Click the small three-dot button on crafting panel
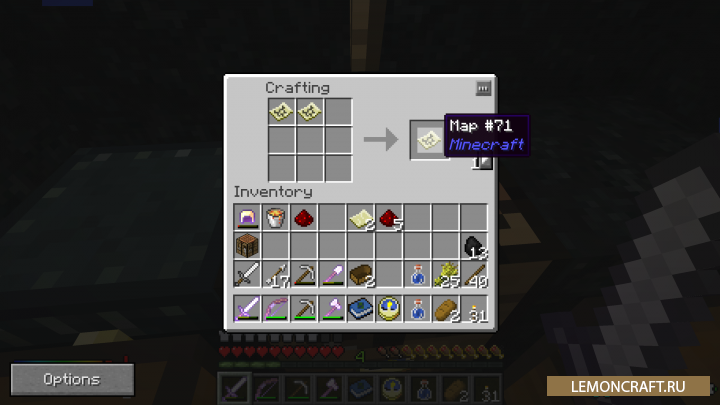This screenshot has width=720, height=405. click(x=483, y=88)
